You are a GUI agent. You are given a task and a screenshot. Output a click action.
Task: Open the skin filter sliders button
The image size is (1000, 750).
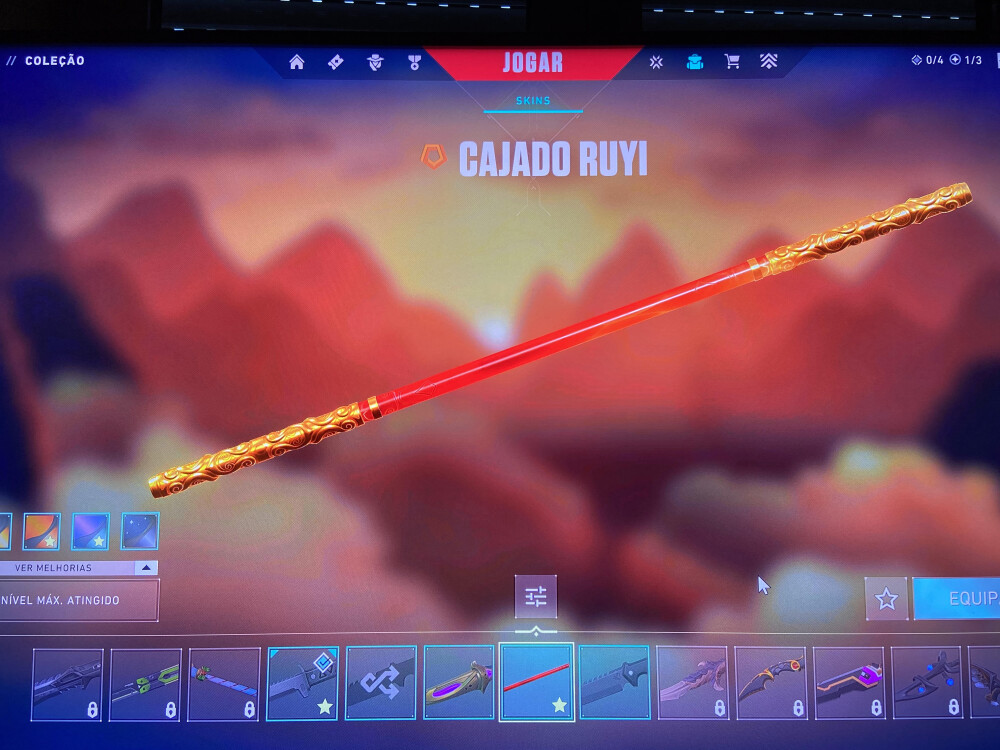tap(536, 597)
